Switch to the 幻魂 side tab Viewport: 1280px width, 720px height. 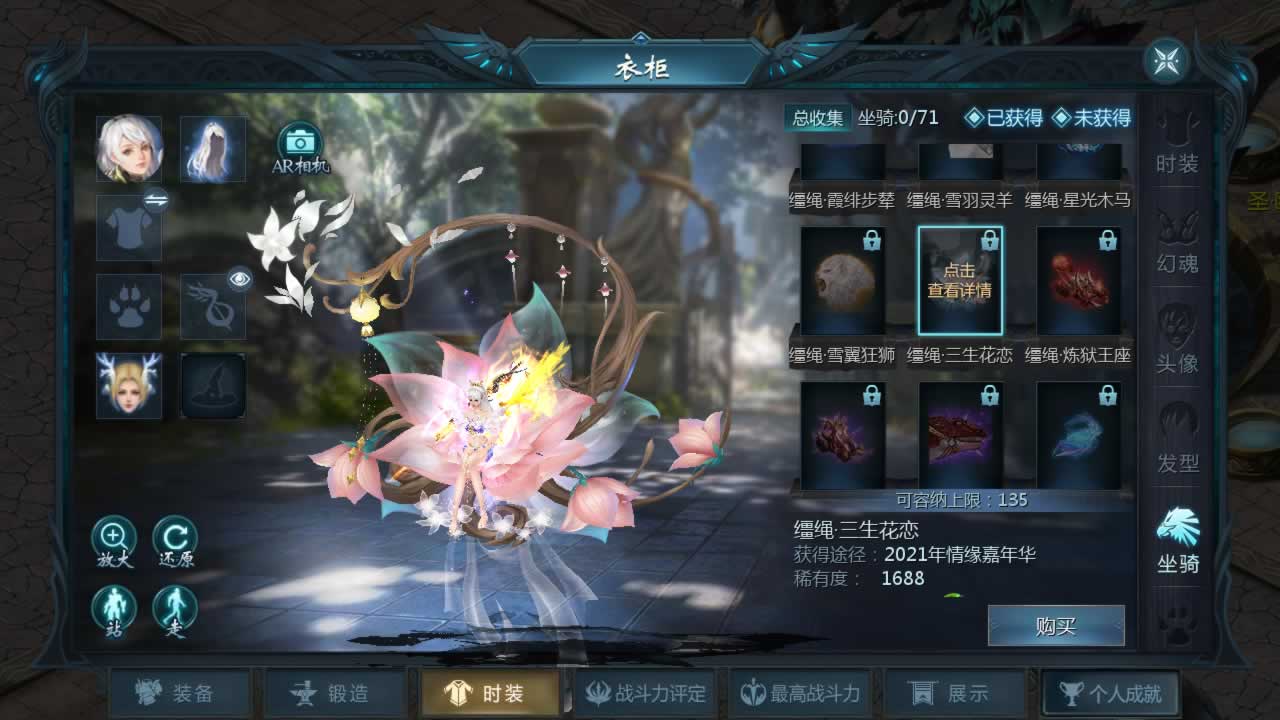(1177, 243)
